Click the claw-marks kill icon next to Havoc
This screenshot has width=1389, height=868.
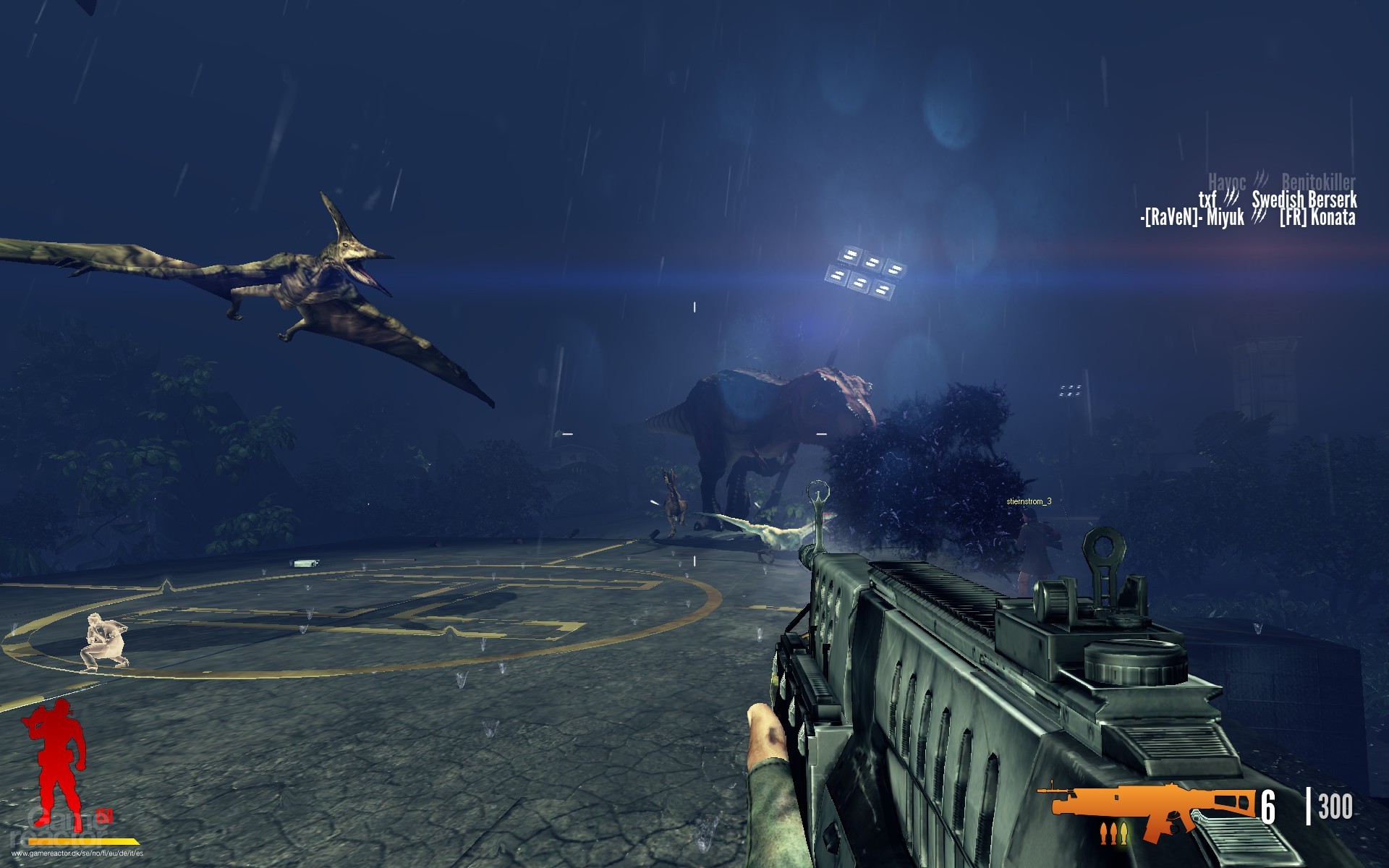tap(1261, 181)
